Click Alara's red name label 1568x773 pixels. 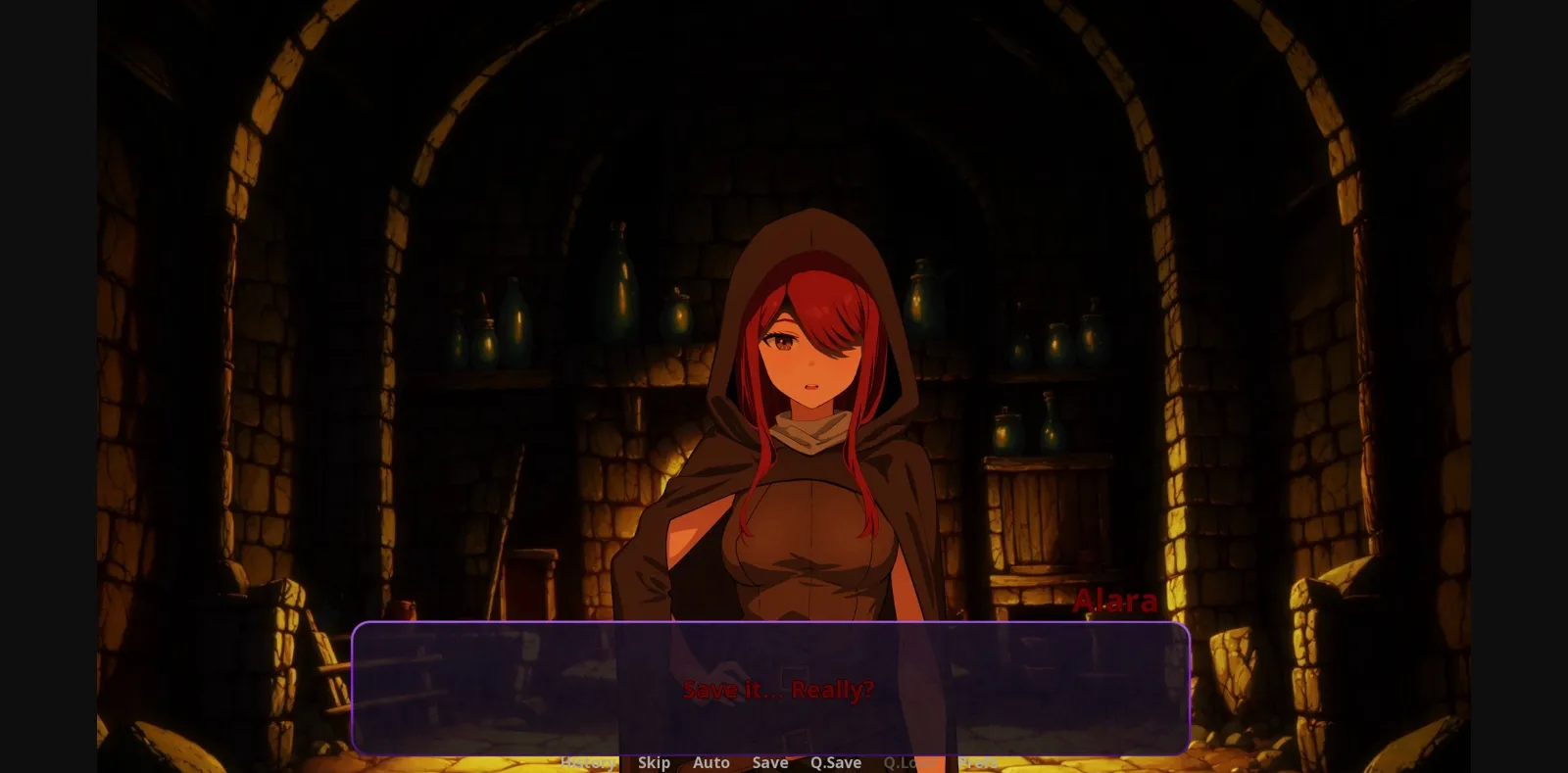(1115, 601)
